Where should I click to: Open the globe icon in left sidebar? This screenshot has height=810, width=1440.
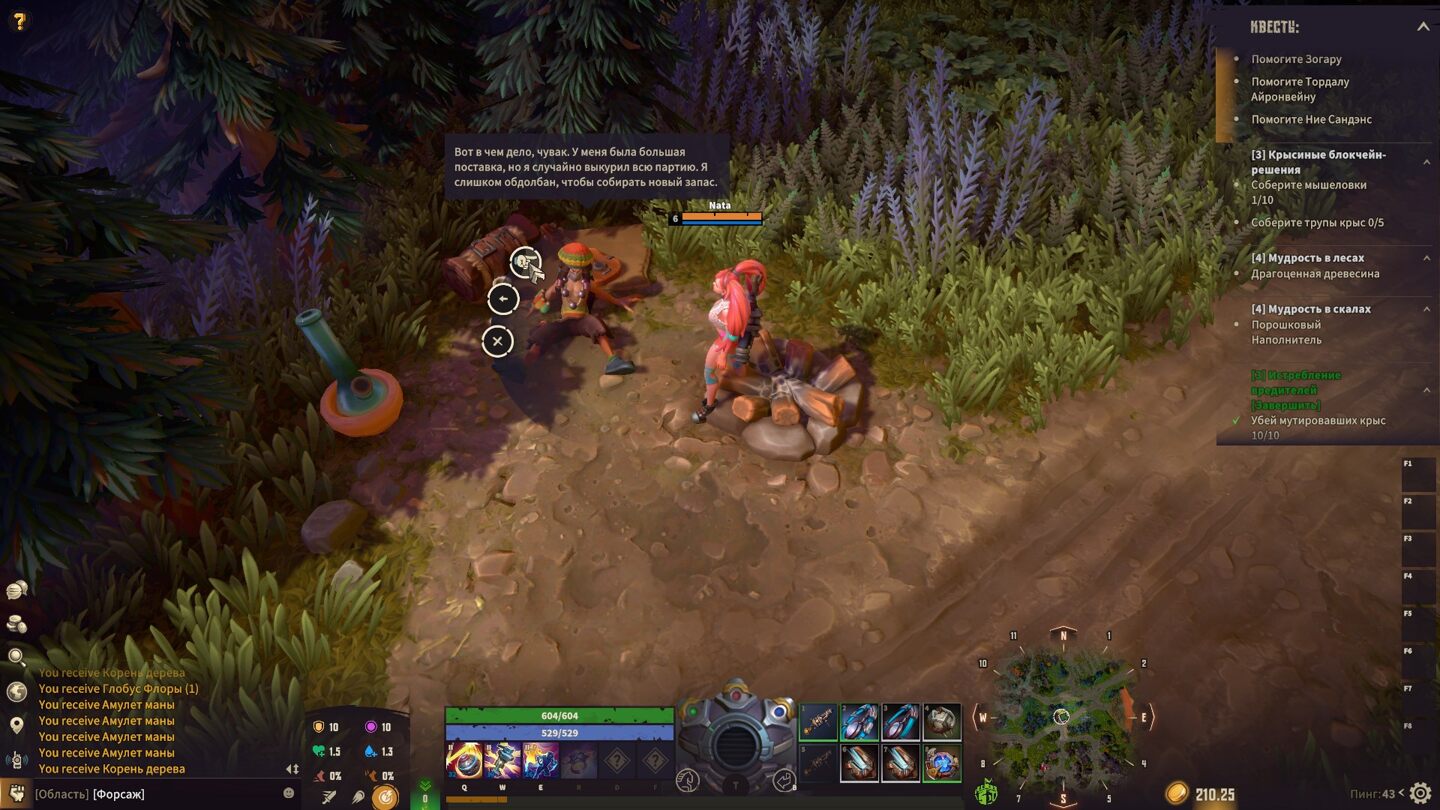[x=17, y=691]
